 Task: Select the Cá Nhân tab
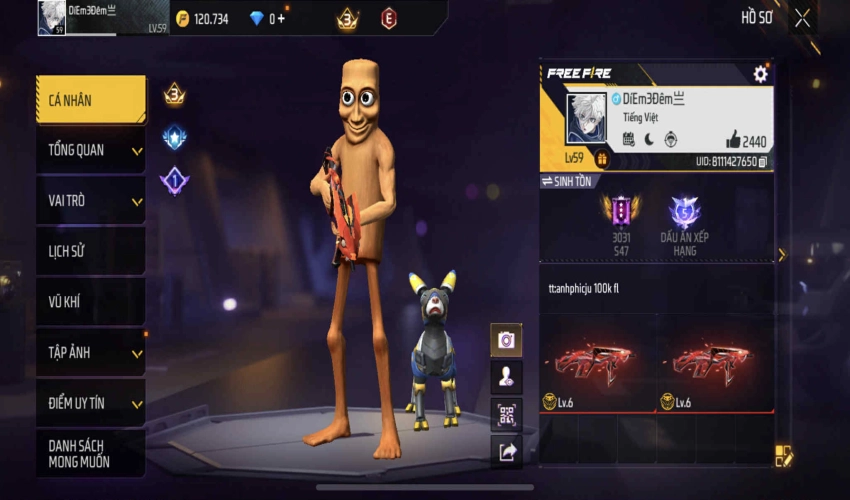click(90, 99)
